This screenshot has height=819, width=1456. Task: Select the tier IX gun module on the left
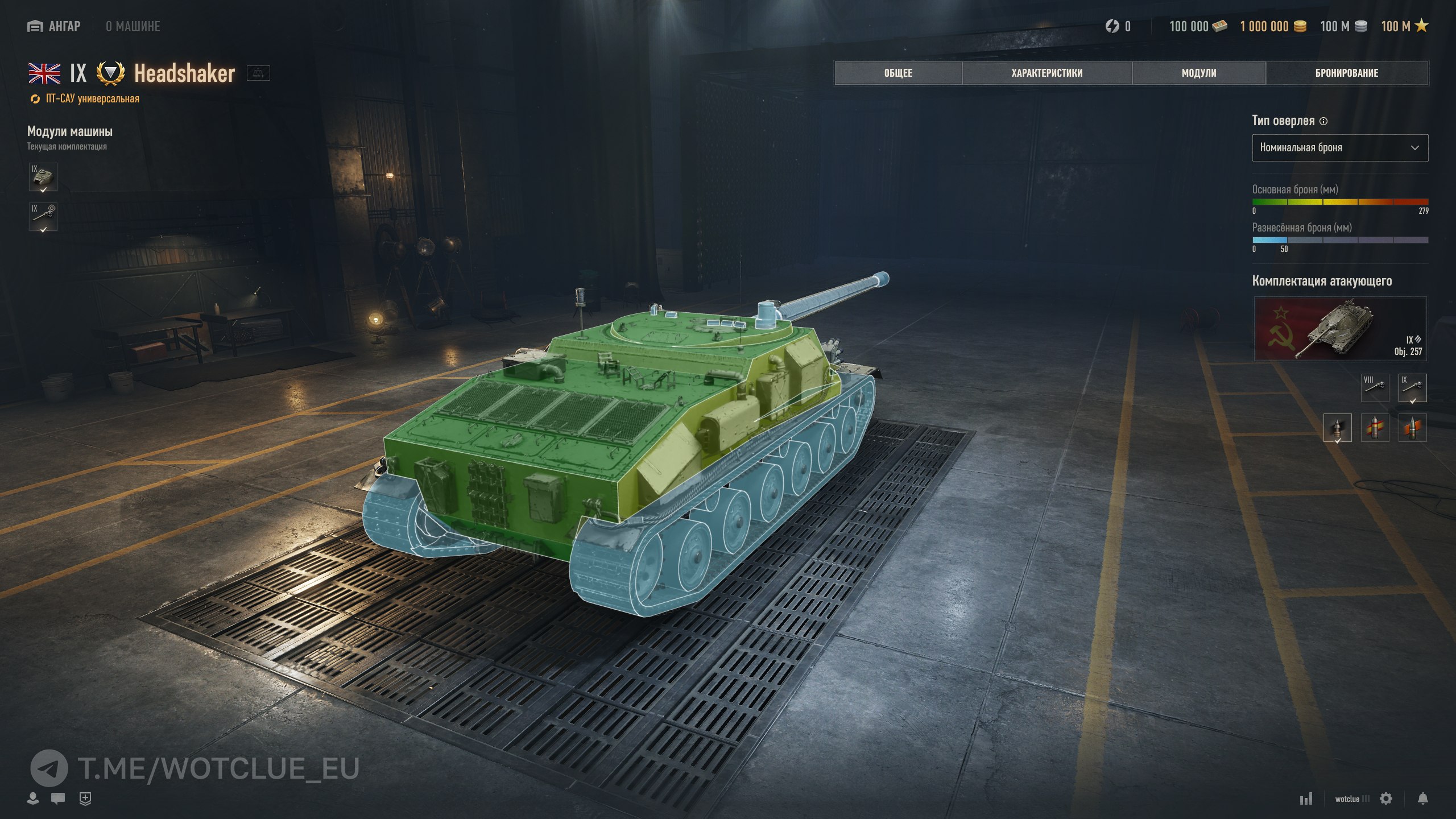click(x=43, y=217)
